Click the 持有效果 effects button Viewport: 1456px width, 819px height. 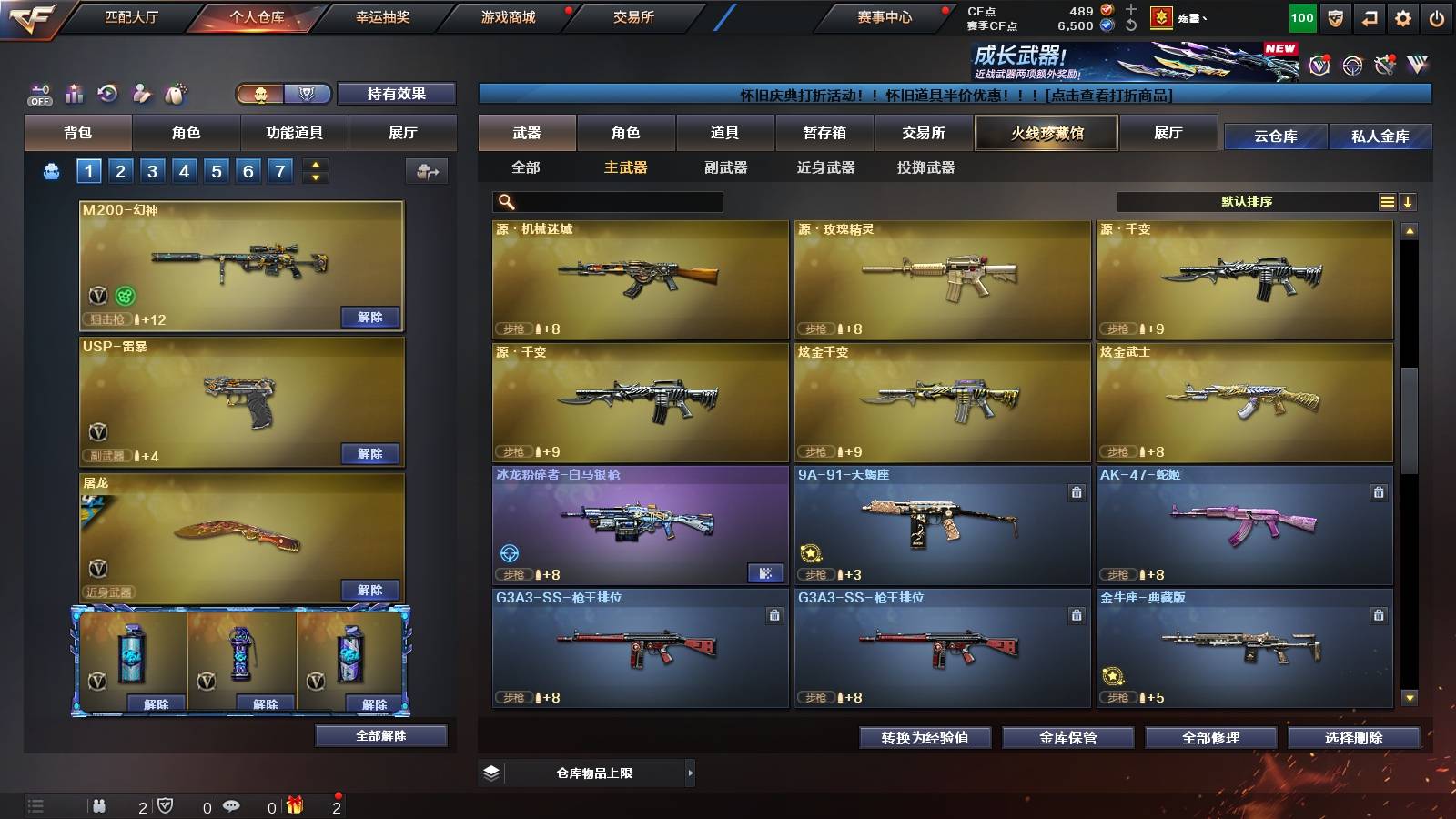pyautogui.click(x=397, y=94)
